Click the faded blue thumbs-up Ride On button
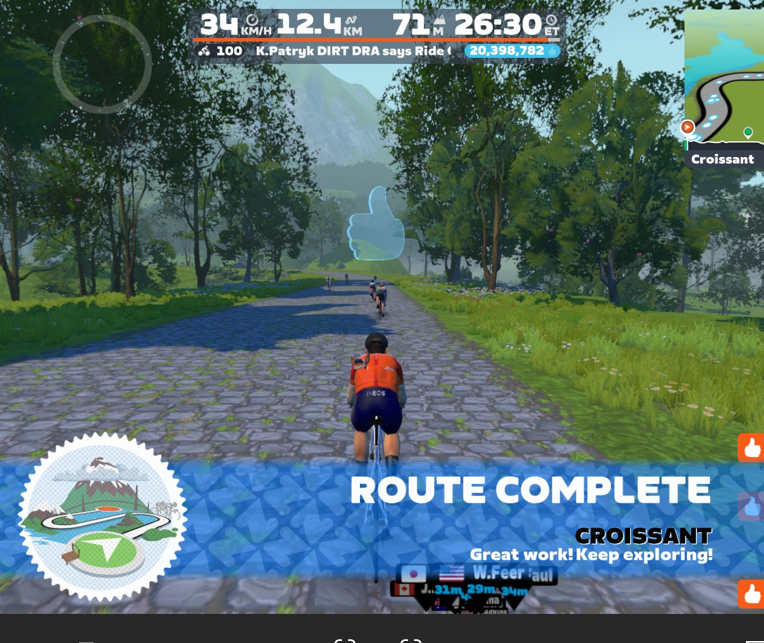 pos(751,506)
